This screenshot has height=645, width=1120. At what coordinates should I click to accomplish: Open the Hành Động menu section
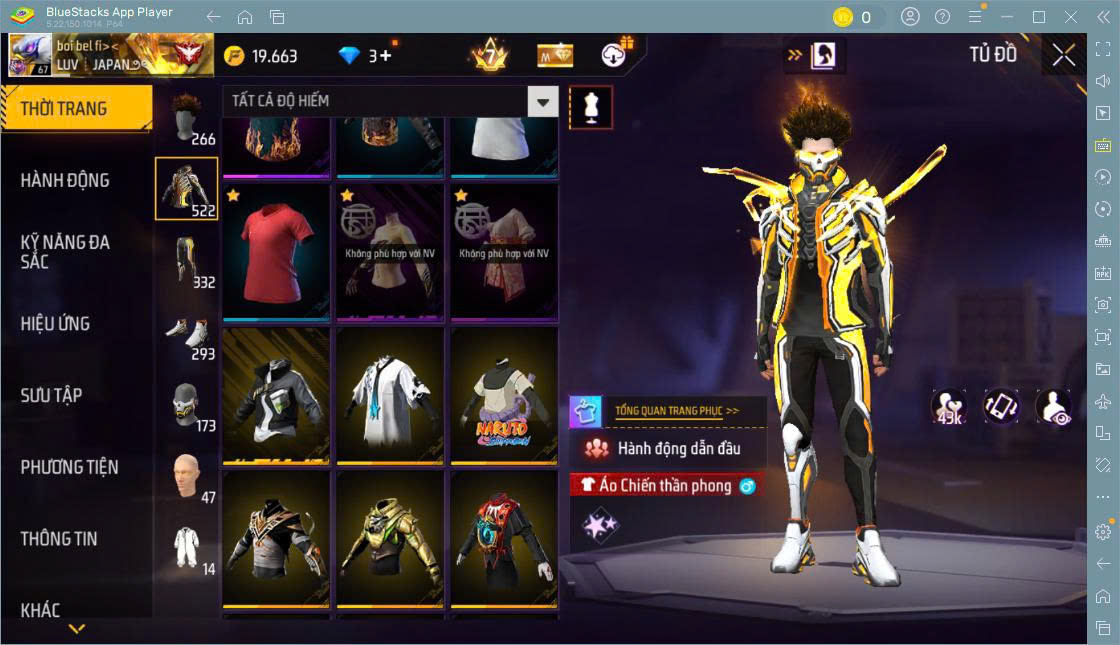pyautogui.click(x=65, y=181)
